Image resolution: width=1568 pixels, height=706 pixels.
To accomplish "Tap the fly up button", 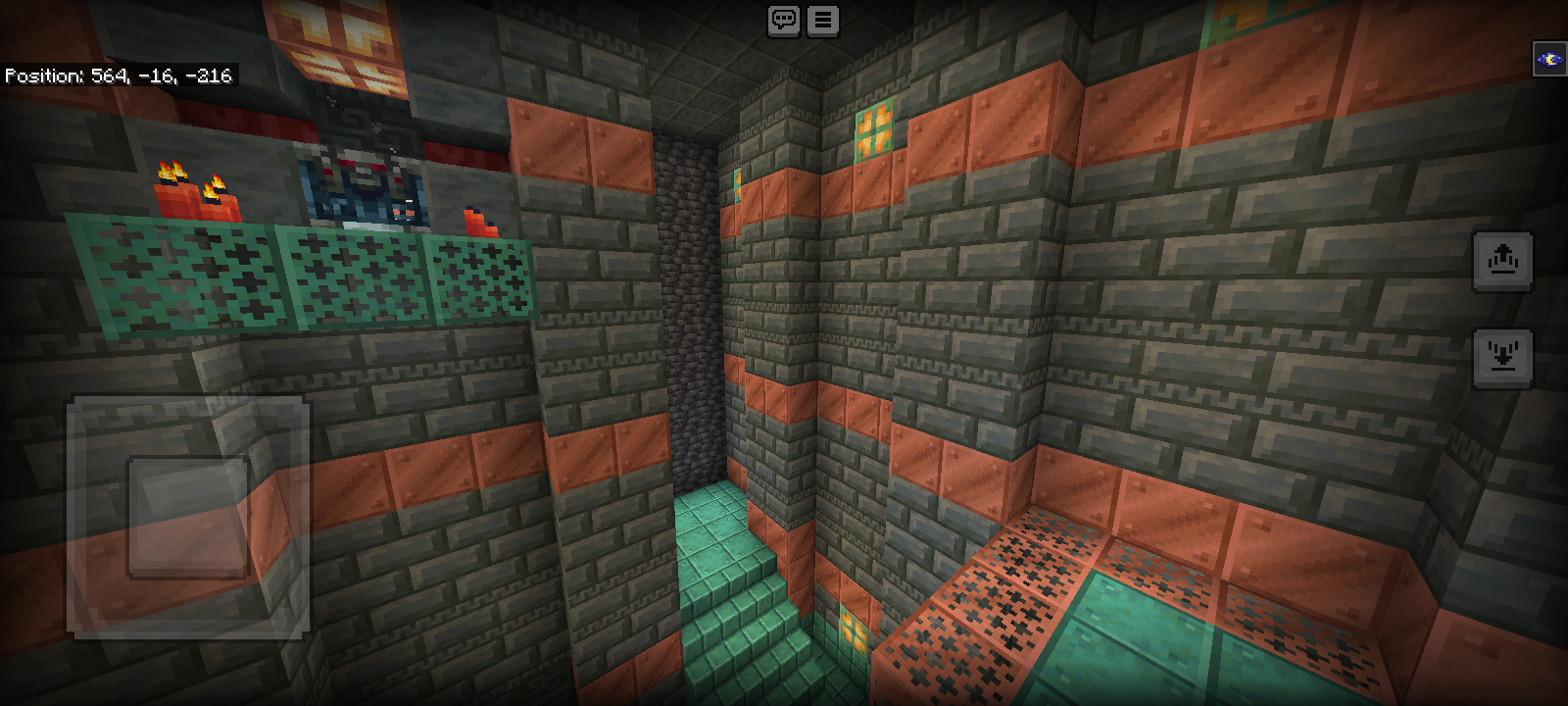I will (1502, 261).
